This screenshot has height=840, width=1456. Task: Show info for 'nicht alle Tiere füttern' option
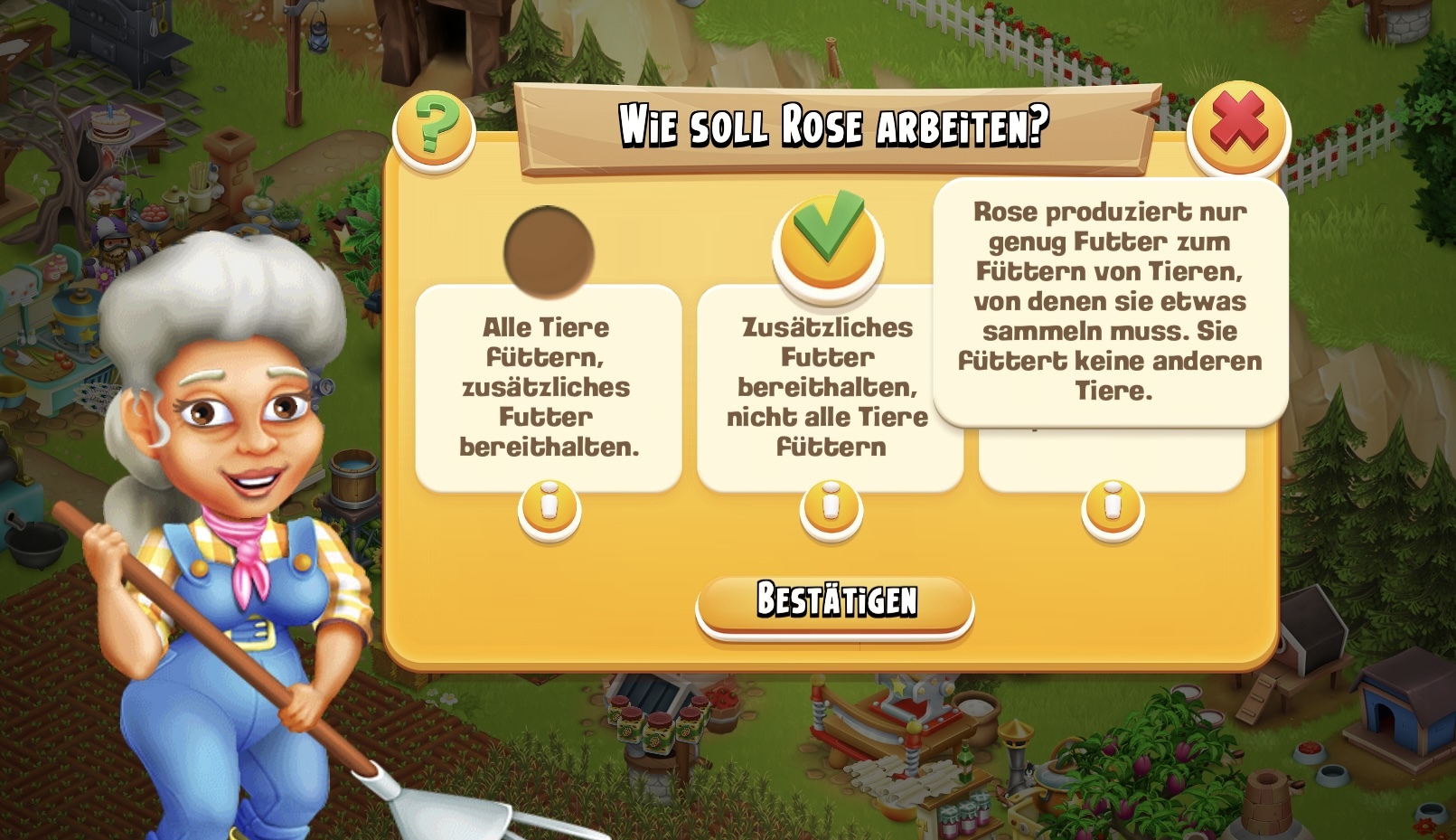coord(831,509)
